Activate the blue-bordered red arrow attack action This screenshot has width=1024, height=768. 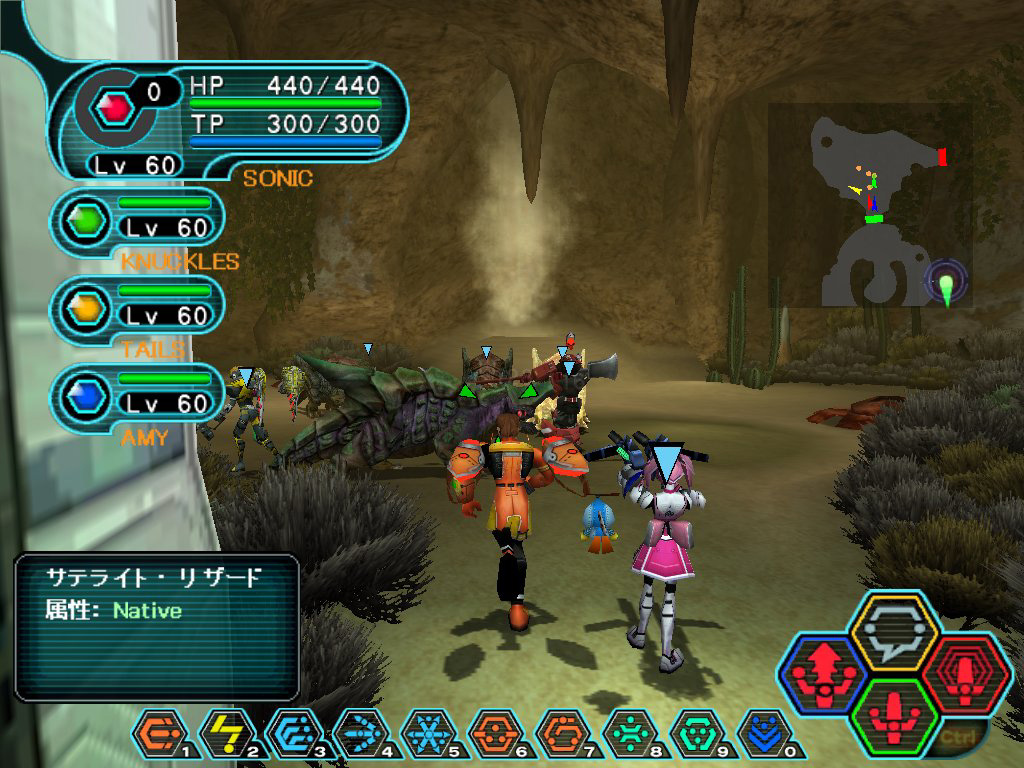click(824, 674)
